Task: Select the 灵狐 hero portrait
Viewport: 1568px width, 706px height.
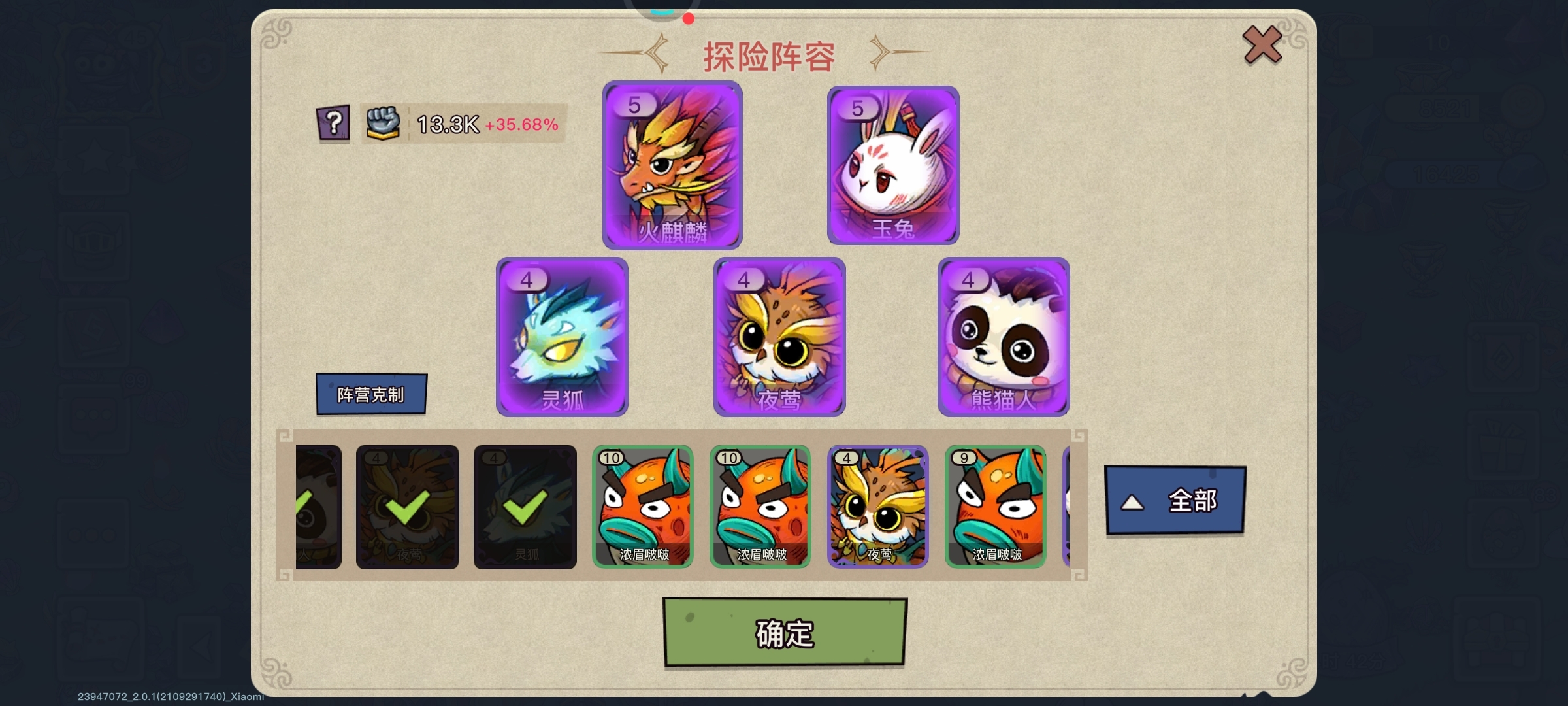Action: 562,337
